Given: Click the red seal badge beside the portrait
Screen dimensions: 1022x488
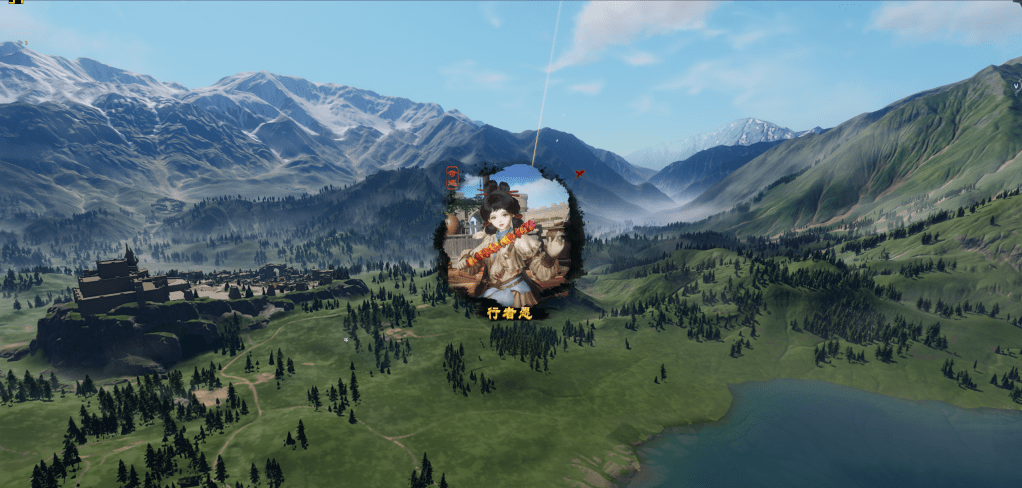Looking at the screenshot, I should [x=452, y=180].
